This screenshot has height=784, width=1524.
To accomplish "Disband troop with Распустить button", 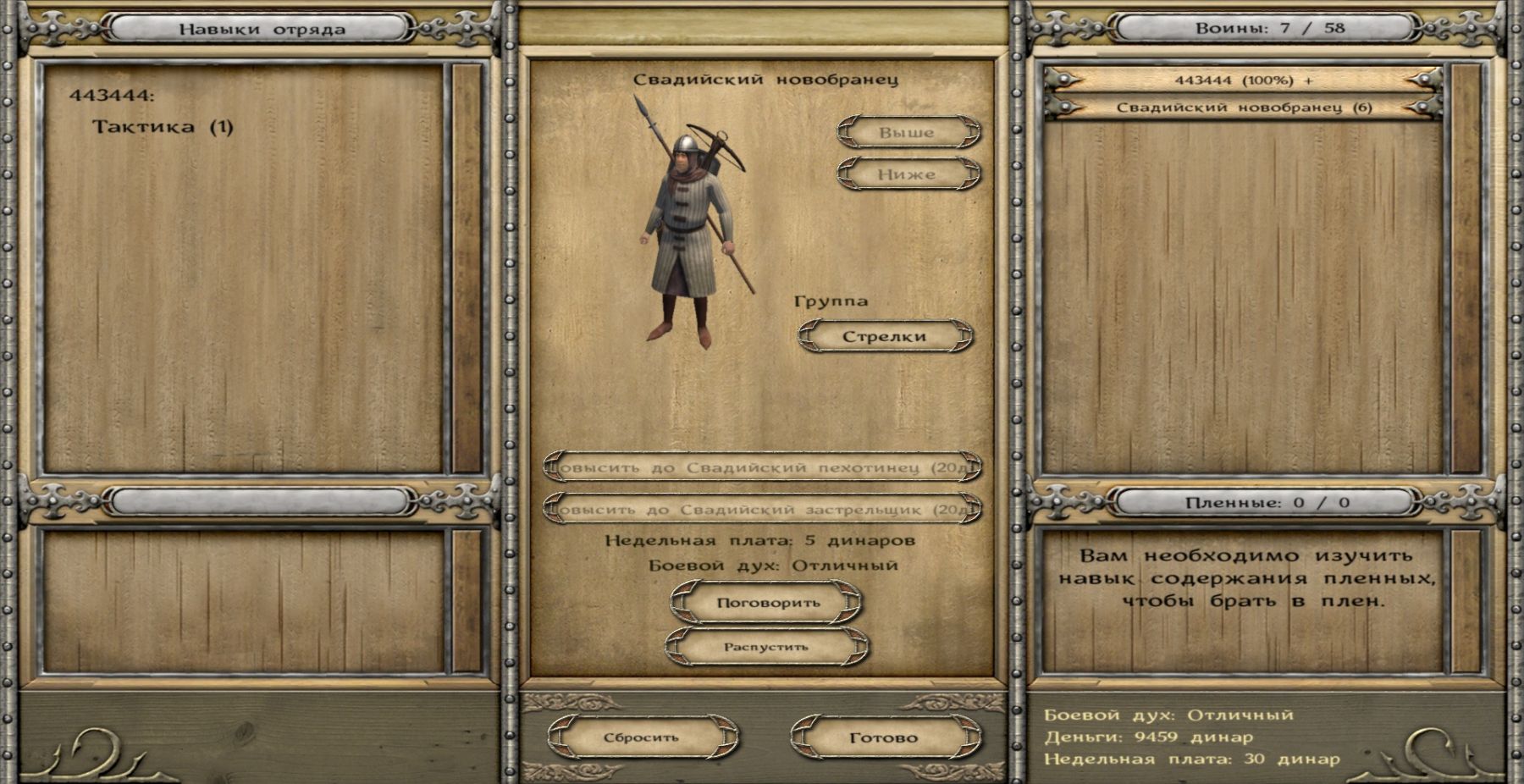I will click(766, 647).
